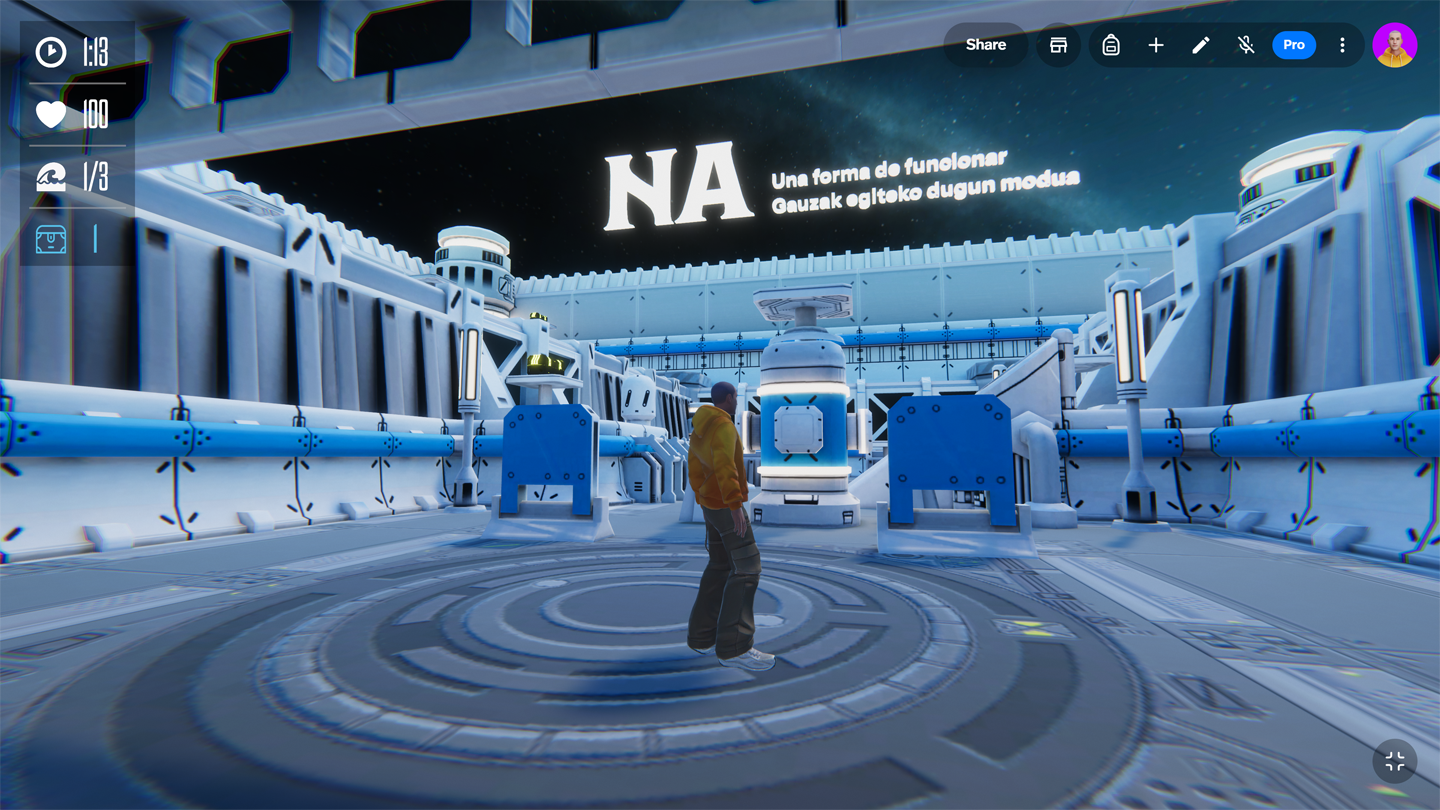Image resolution: width=1440 pixels, height=810 pixels.
Task: Exit fullscreen with the collapse button
Action: (x=1394, y=762)
